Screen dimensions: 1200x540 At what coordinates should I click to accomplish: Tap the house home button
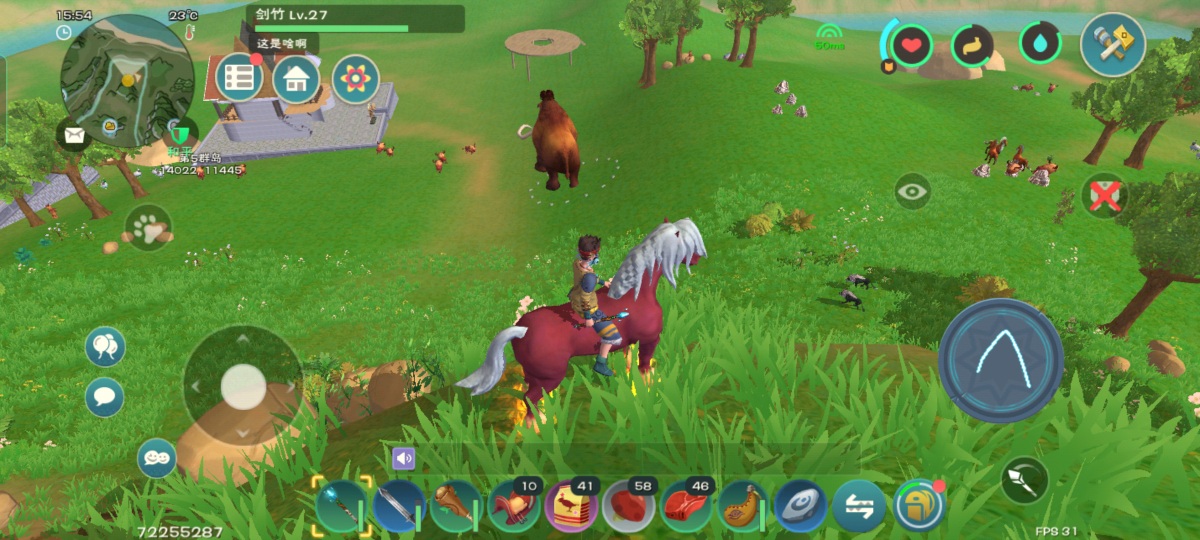click(x=296, y=79)
